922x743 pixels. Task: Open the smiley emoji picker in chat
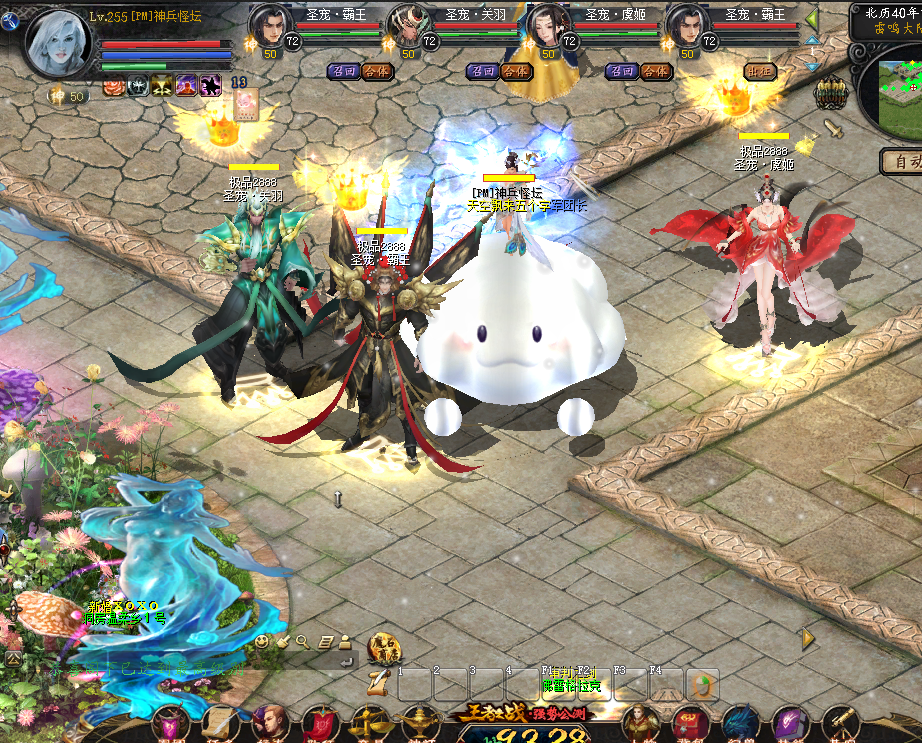[262, 641]
